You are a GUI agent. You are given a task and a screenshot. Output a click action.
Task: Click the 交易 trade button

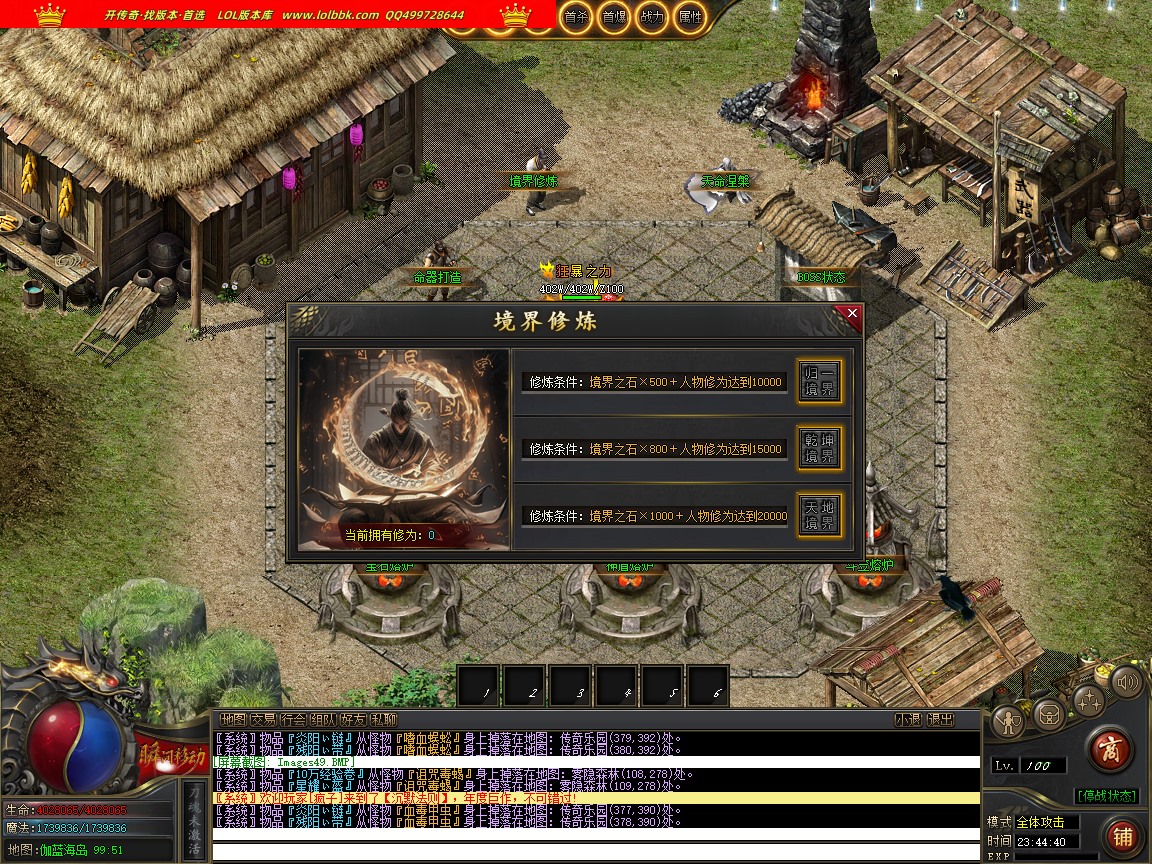[x=263, y=719]
